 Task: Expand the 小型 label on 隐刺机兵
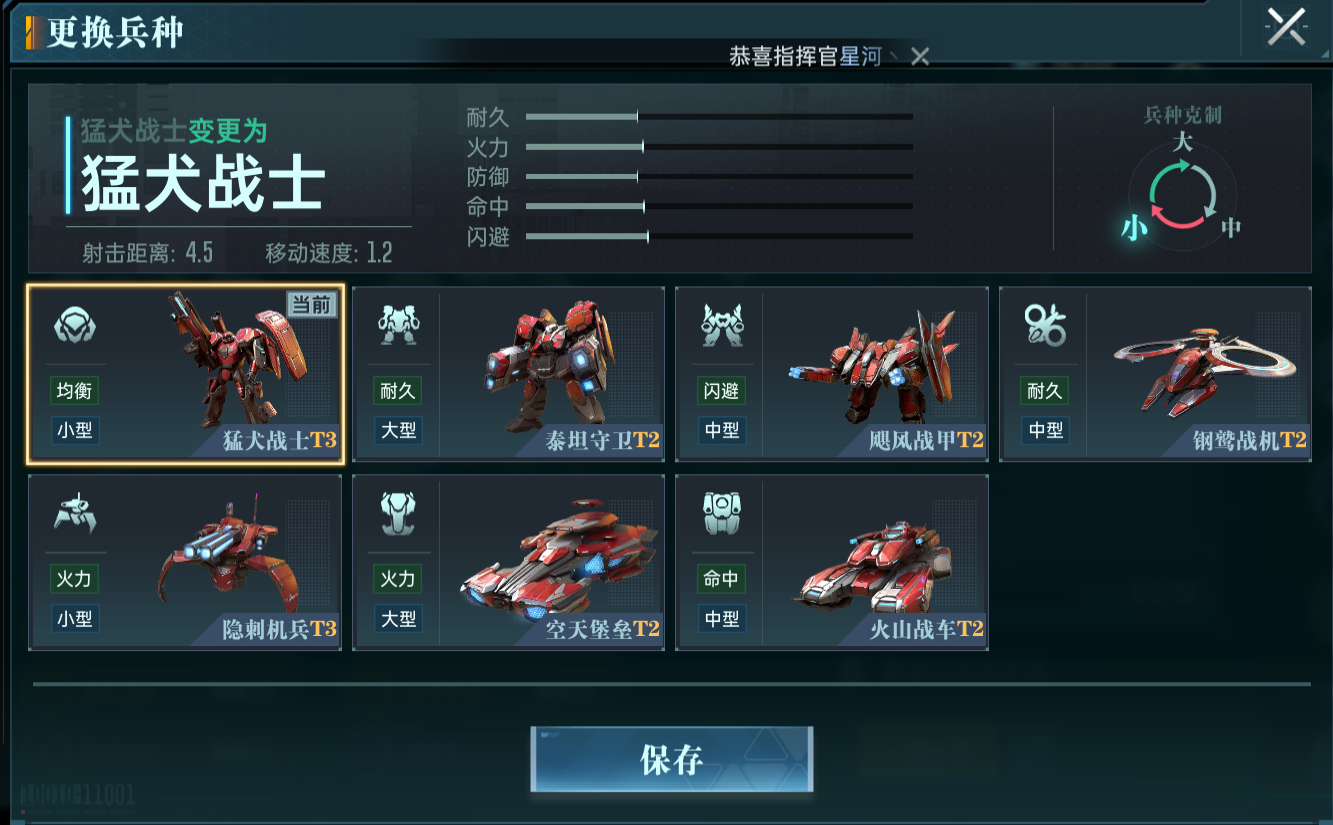coord(73,619)
